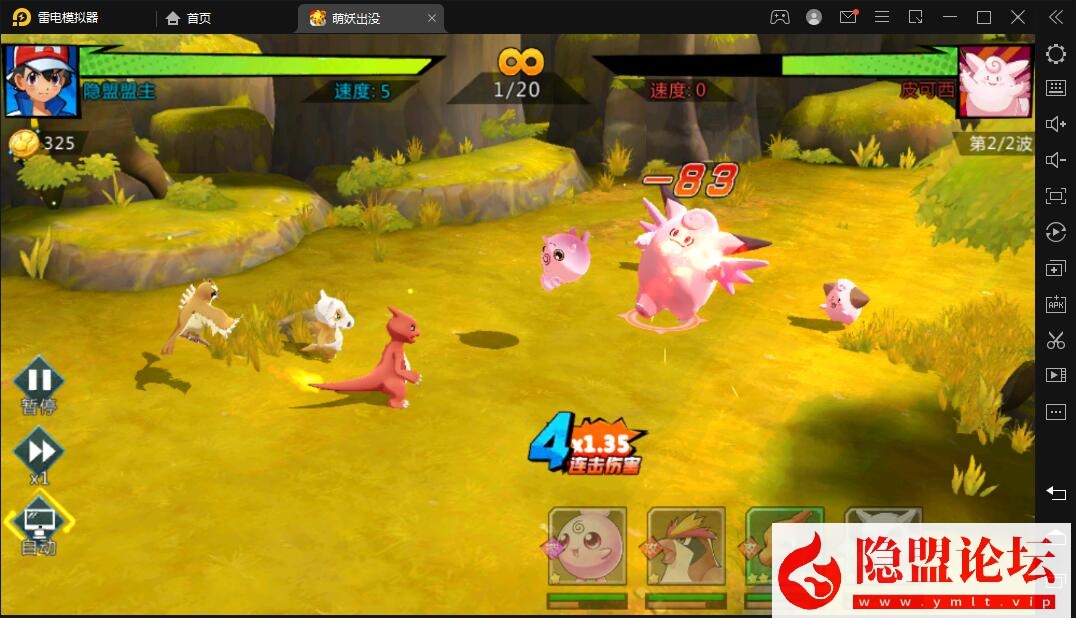This screenshot has height=618, width=1076.
Task: Pause the battle with the 暂停 button
Action: (x=39, y=381)
